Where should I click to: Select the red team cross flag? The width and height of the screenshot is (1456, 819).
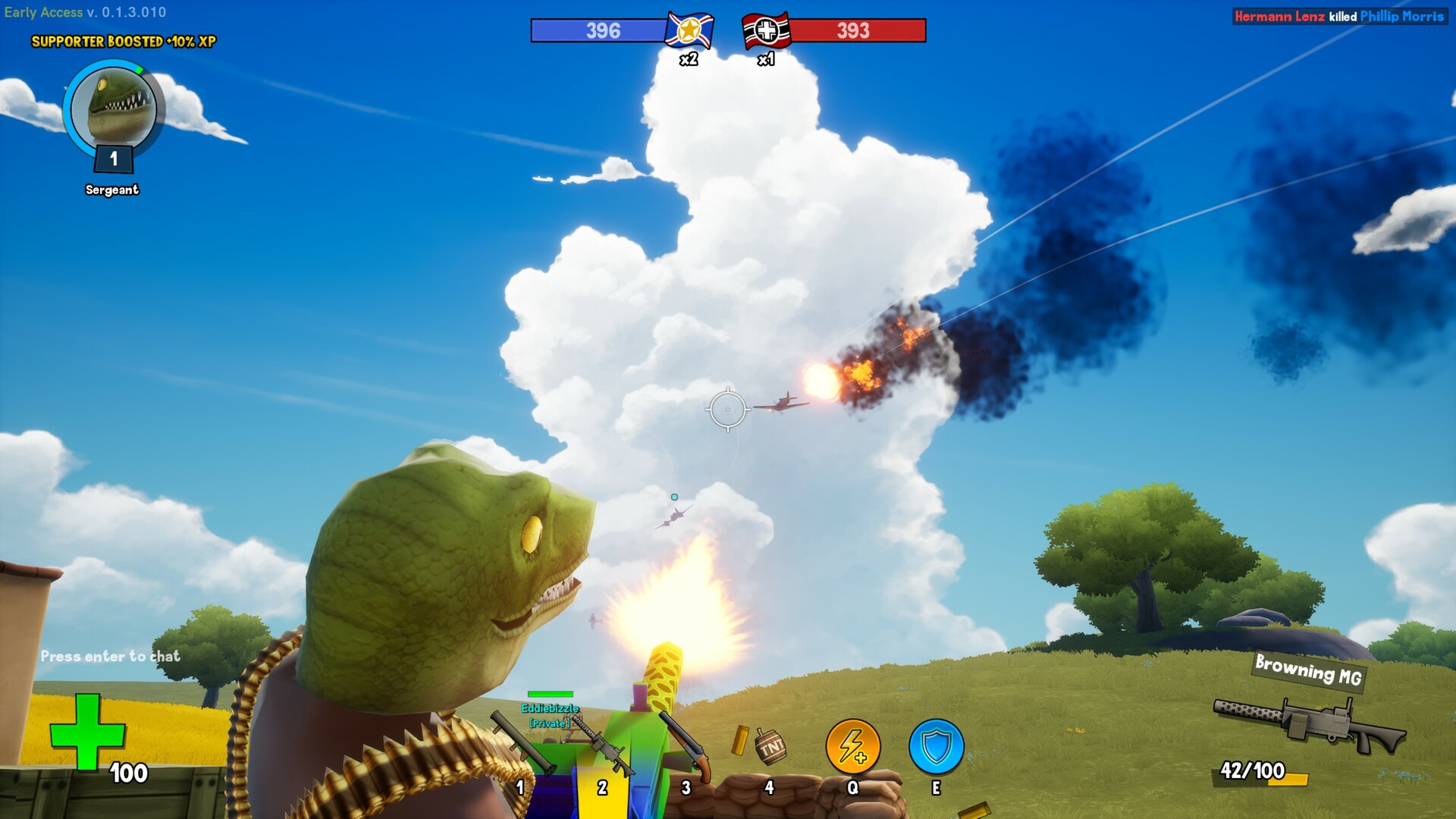click(x=766, y=31)
